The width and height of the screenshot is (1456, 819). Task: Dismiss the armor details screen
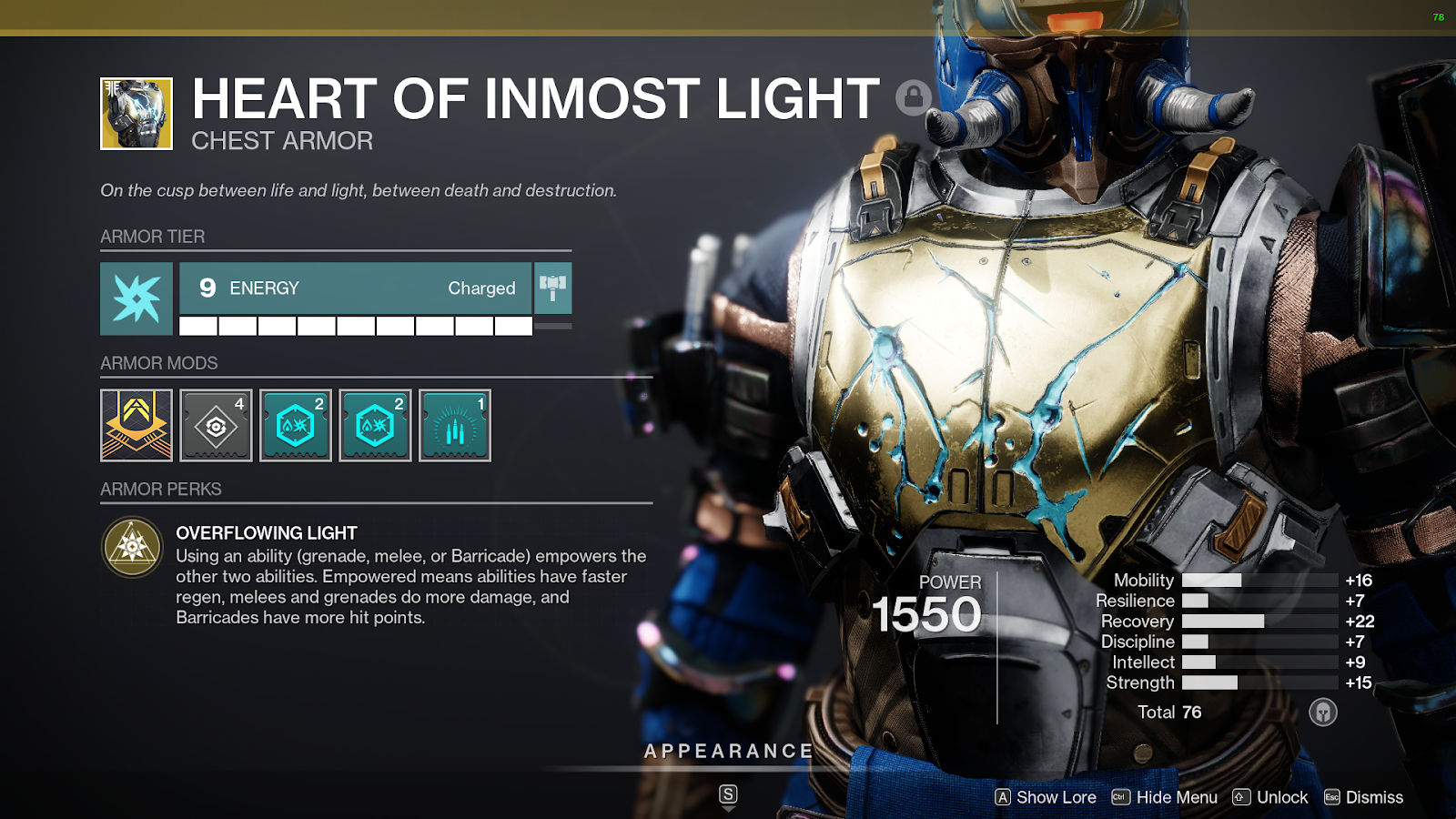(x=1363, y=797)
